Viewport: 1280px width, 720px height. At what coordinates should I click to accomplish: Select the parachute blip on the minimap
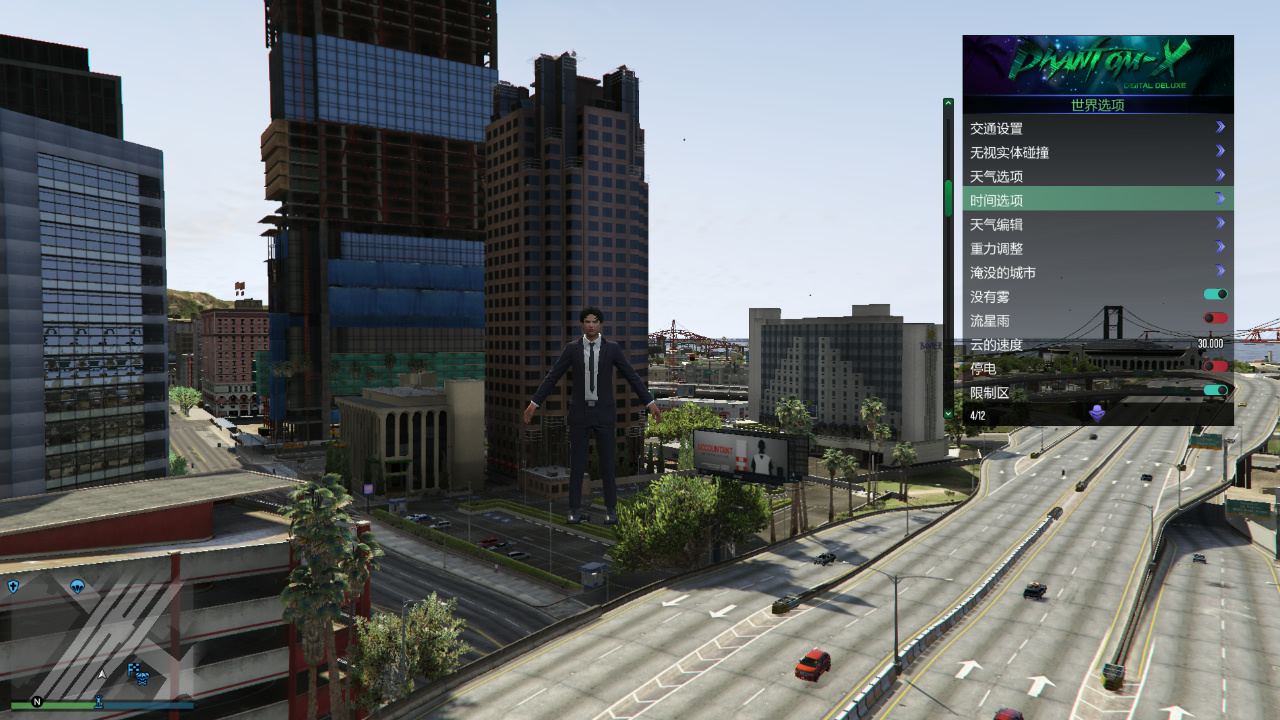(x=77, y=586)
